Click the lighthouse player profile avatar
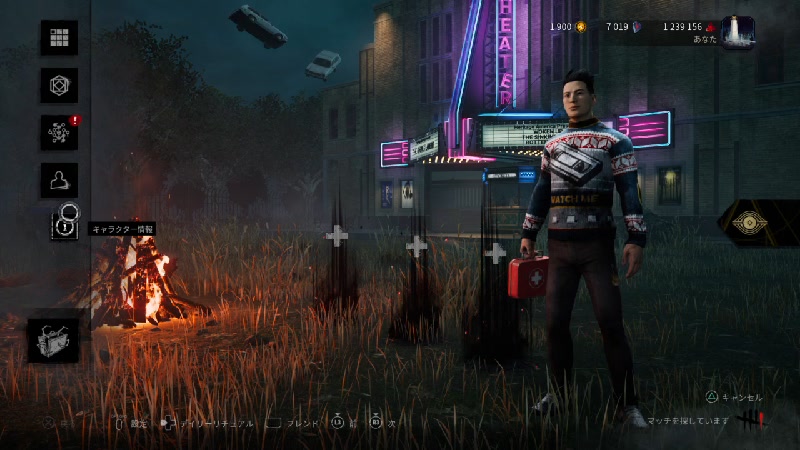The width and height of the screenshot is (800, 450). point(738,32)
